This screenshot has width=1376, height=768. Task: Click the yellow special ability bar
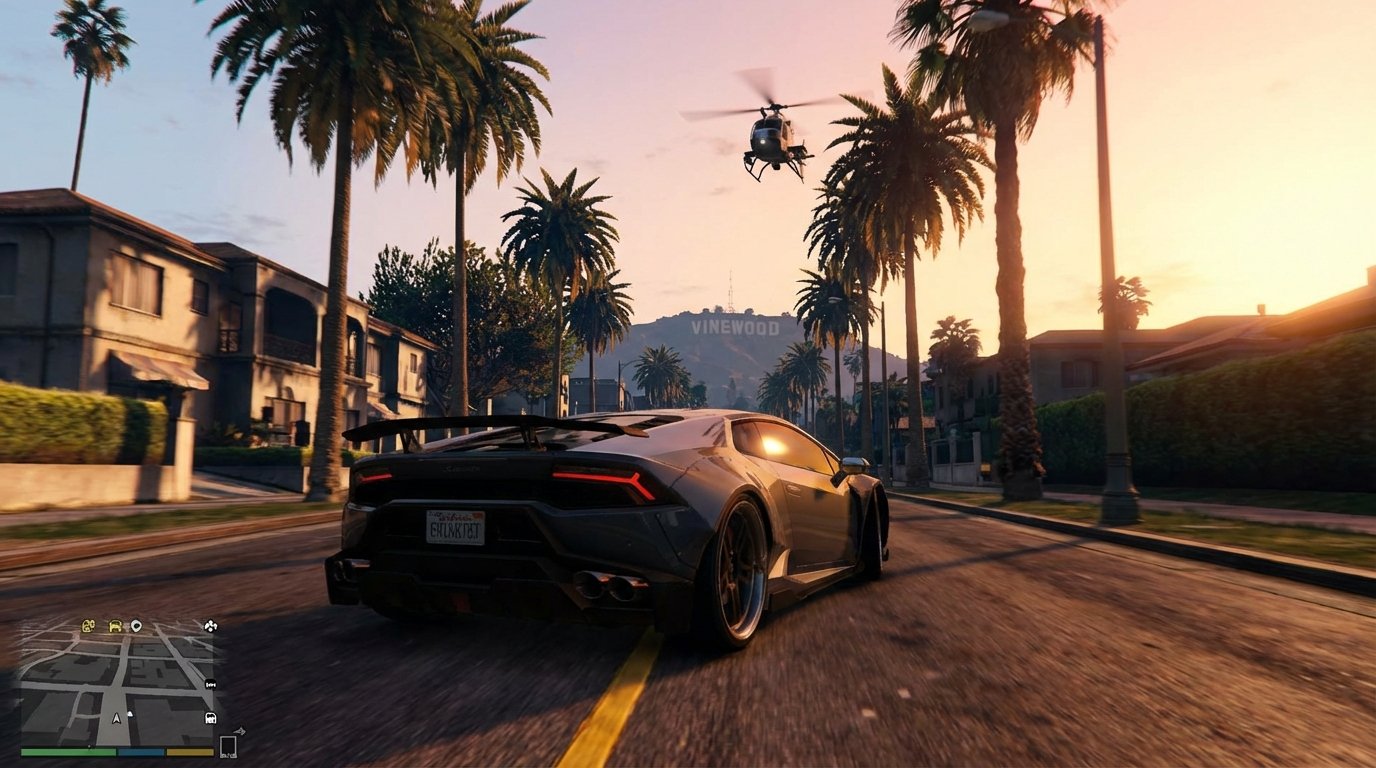[x=189, y=752]
